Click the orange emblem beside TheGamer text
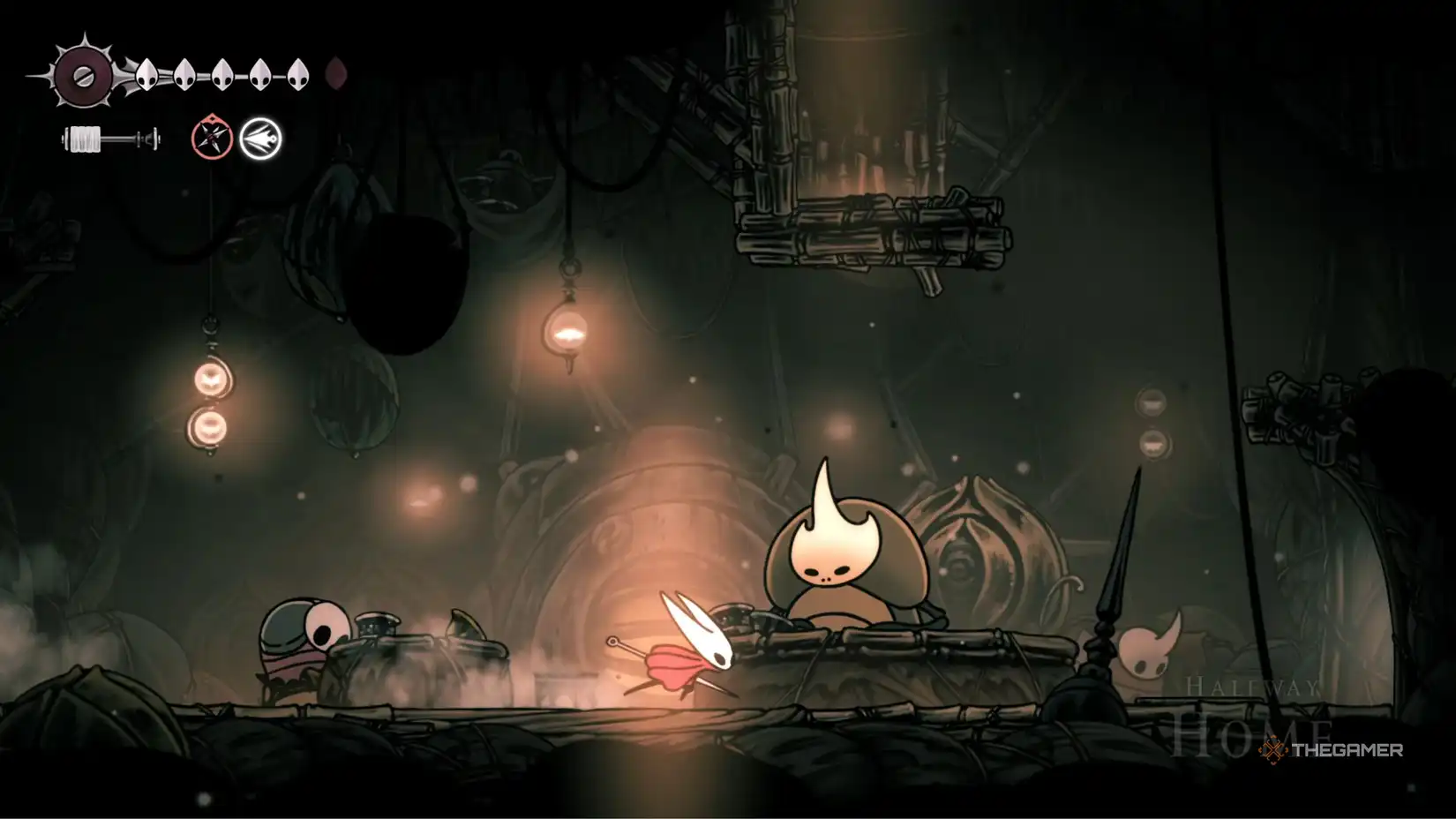Image resolution: width=1456 pixels, height=819 pixels. click(x=1272, y=750)
